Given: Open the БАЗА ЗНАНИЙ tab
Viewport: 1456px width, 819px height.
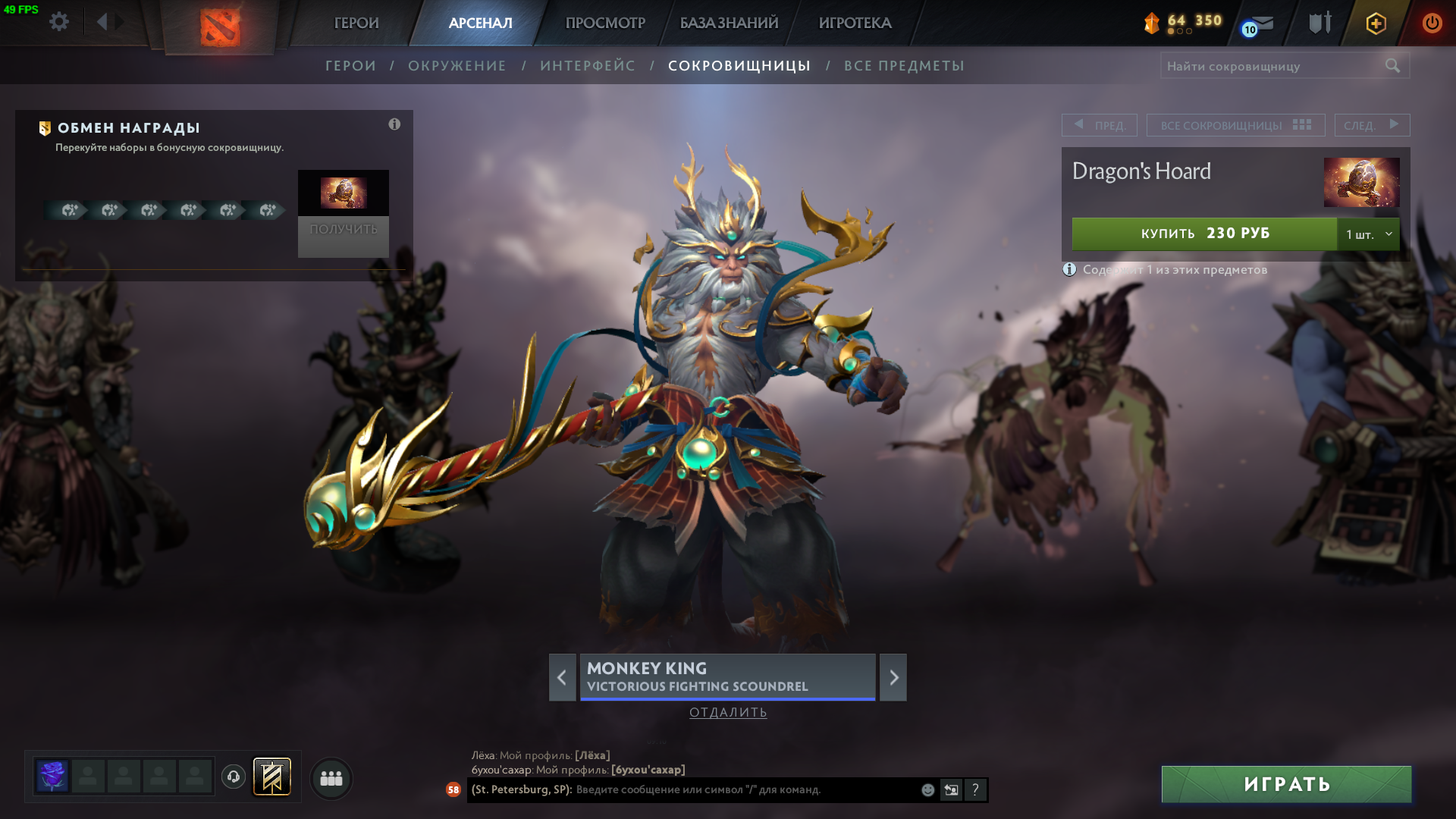Looking at the screenshot, I should coord(729,23).
